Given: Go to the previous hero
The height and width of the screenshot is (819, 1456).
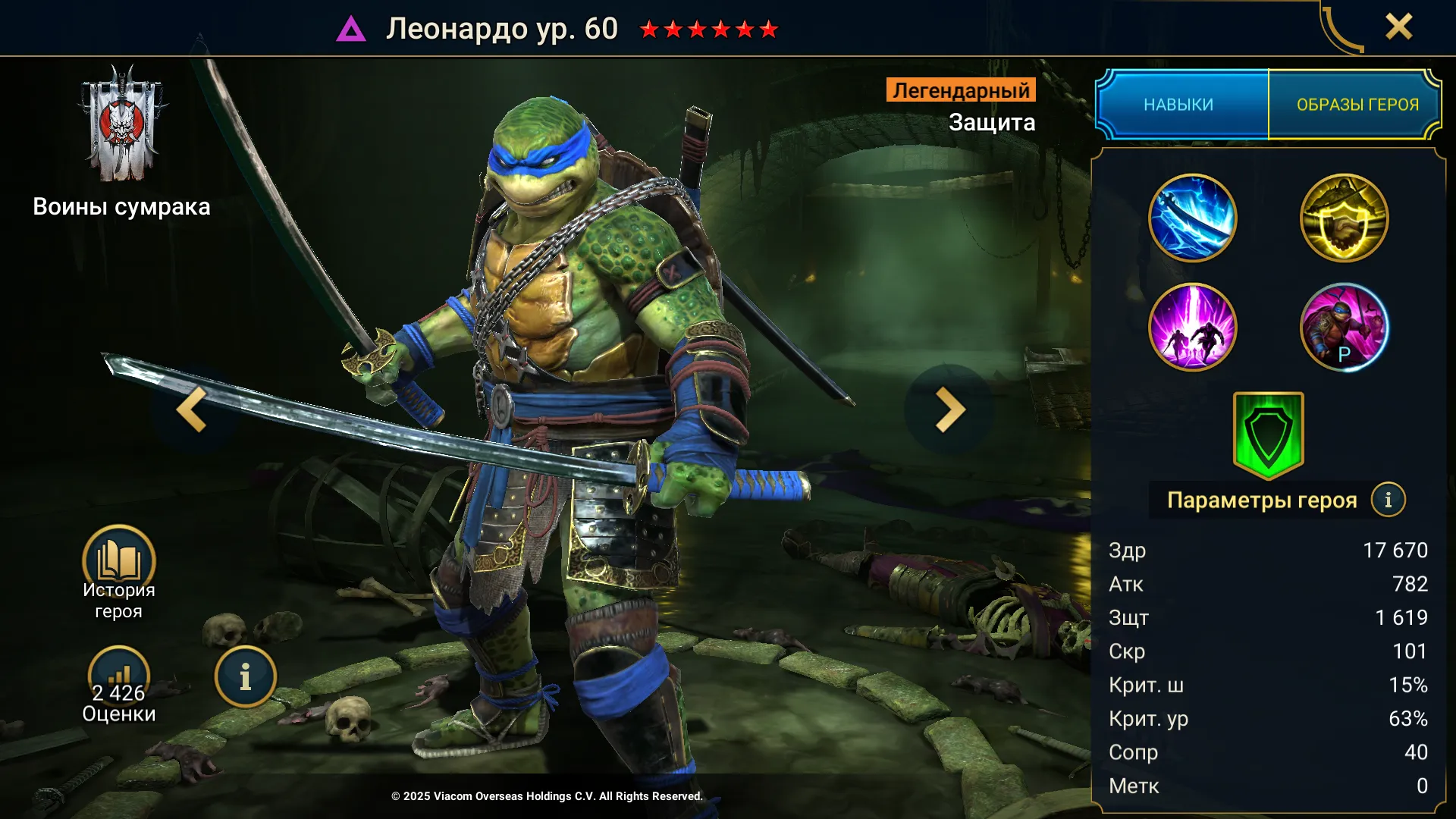Looking at the screenshot, I should click(192, 409).
